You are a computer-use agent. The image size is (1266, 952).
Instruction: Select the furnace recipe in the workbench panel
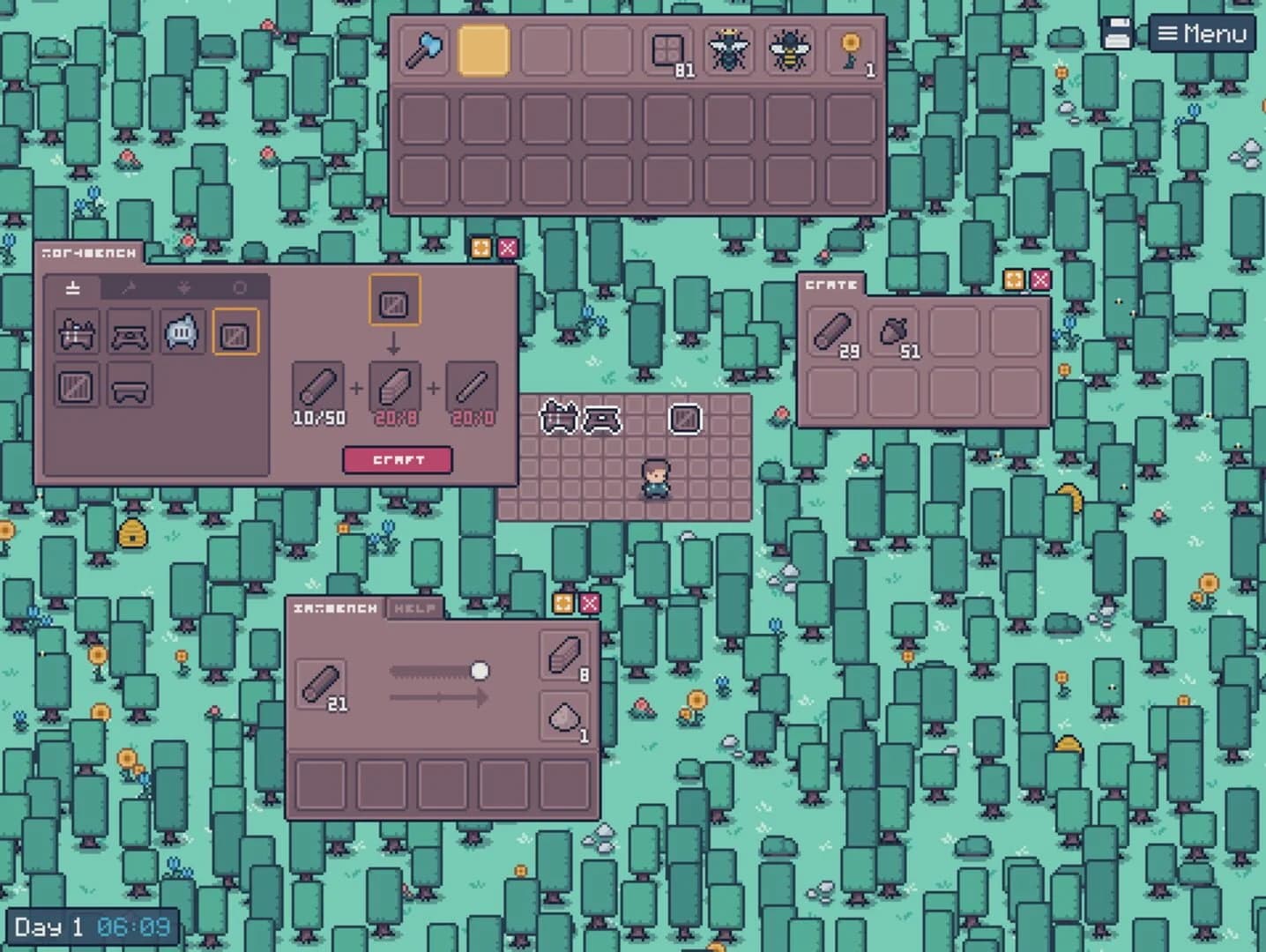click(182, 335)
